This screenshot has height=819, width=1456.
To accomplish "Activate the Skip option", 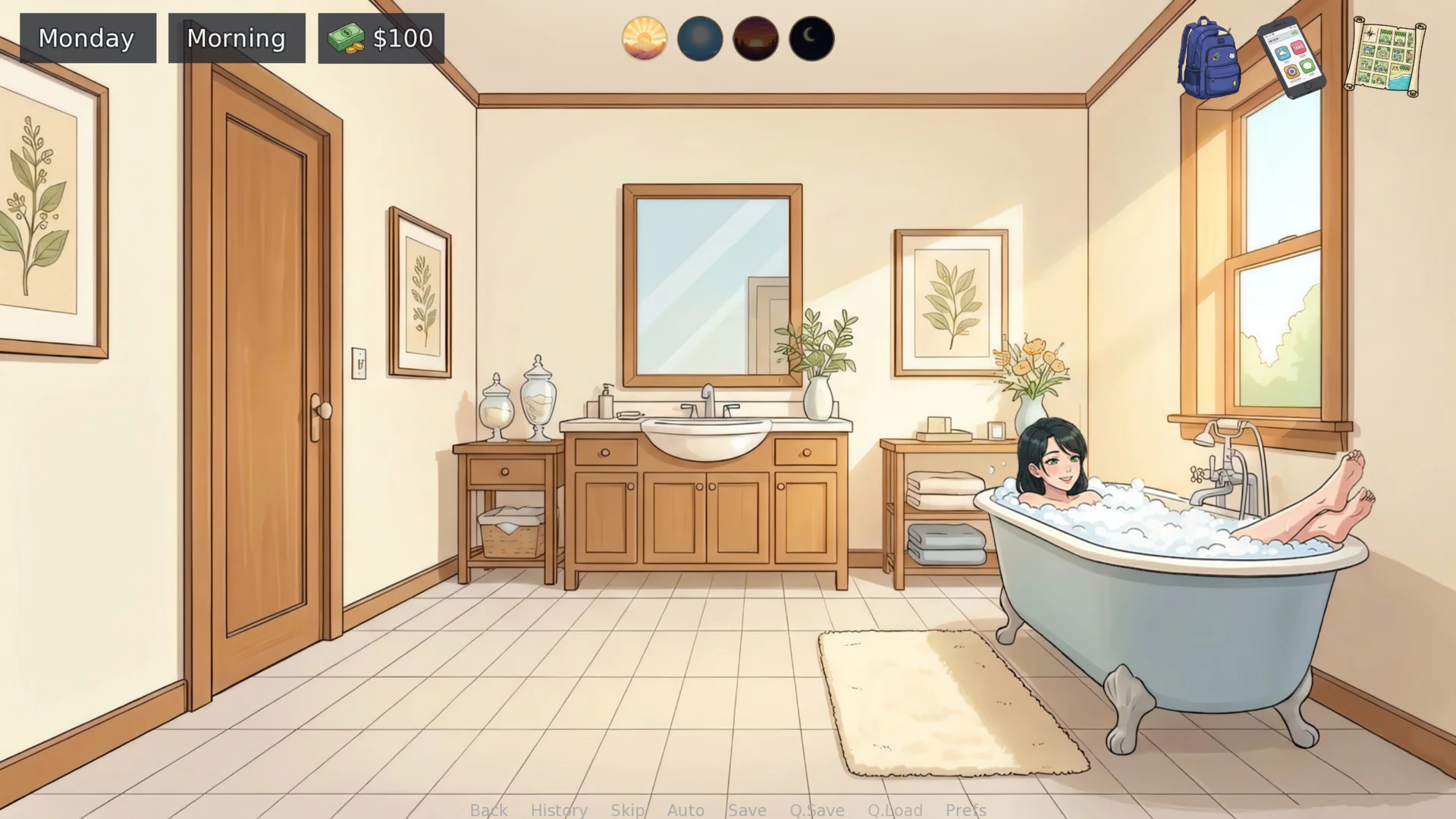I will pyautogui.click(x=627, y=810).
